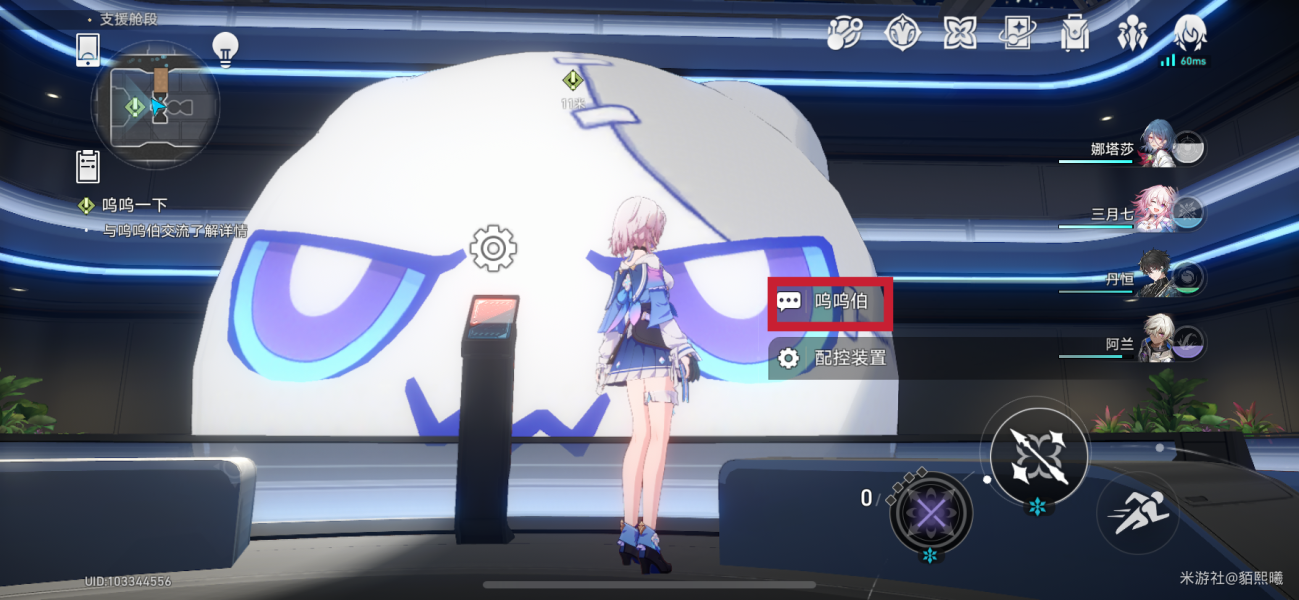This screenshot has height=600, width=1299.
Task: Open the suitcase inventory icon
Action: pyautogui.click(x=1075, y=34)
